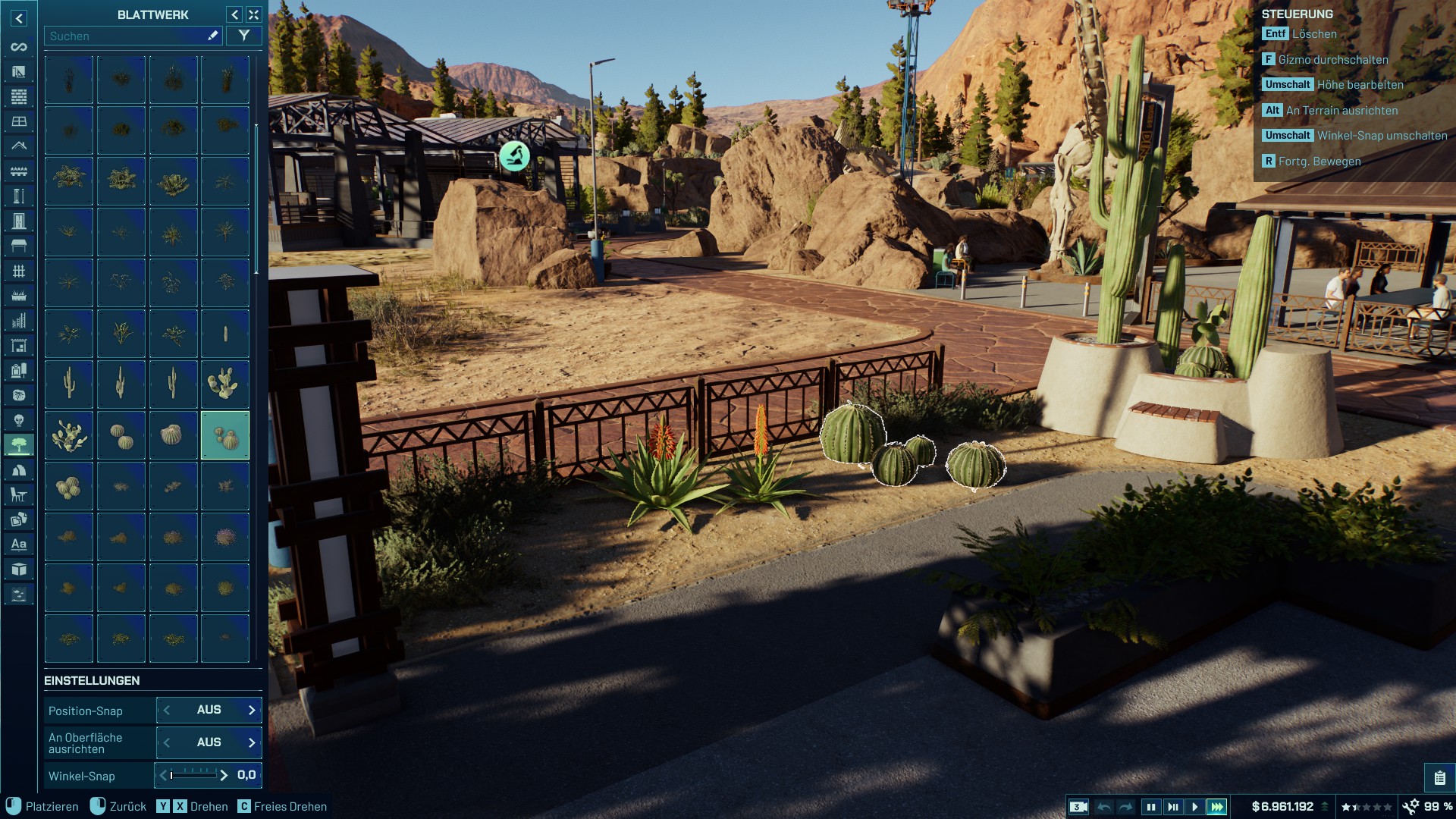Image resolution: width=1456 pixels, height=819 pixels.
Task: Select the brick wall category tab
Action: 19,96
